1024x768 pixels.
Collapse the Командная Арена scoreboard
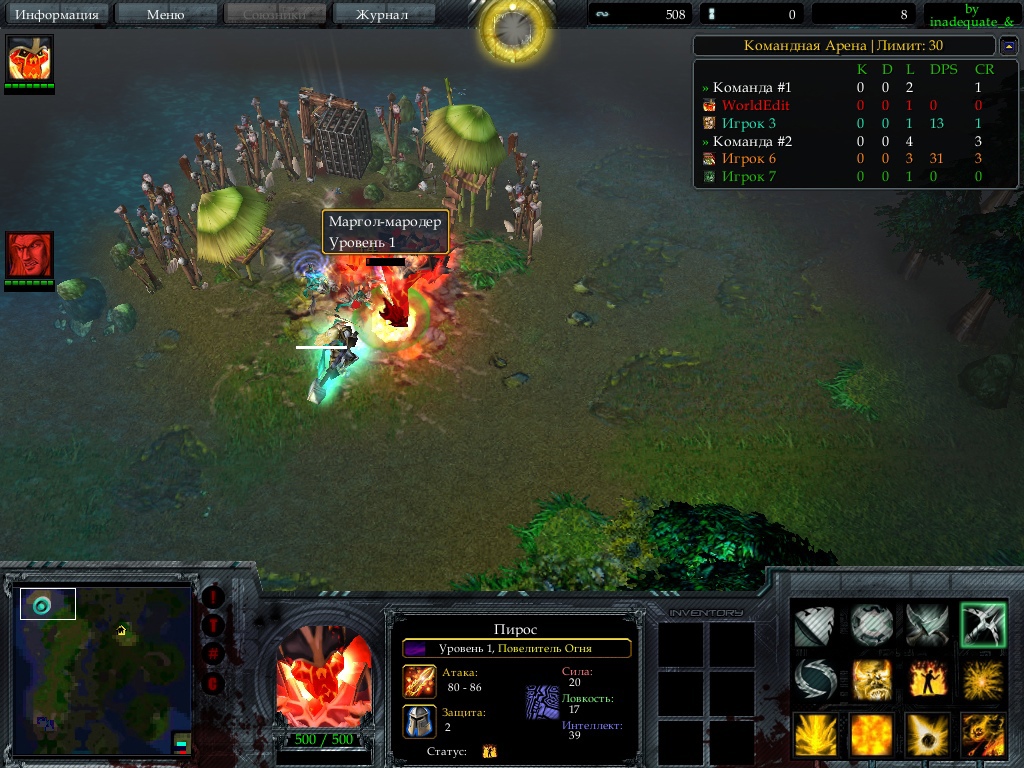[x=1008, y=46]
